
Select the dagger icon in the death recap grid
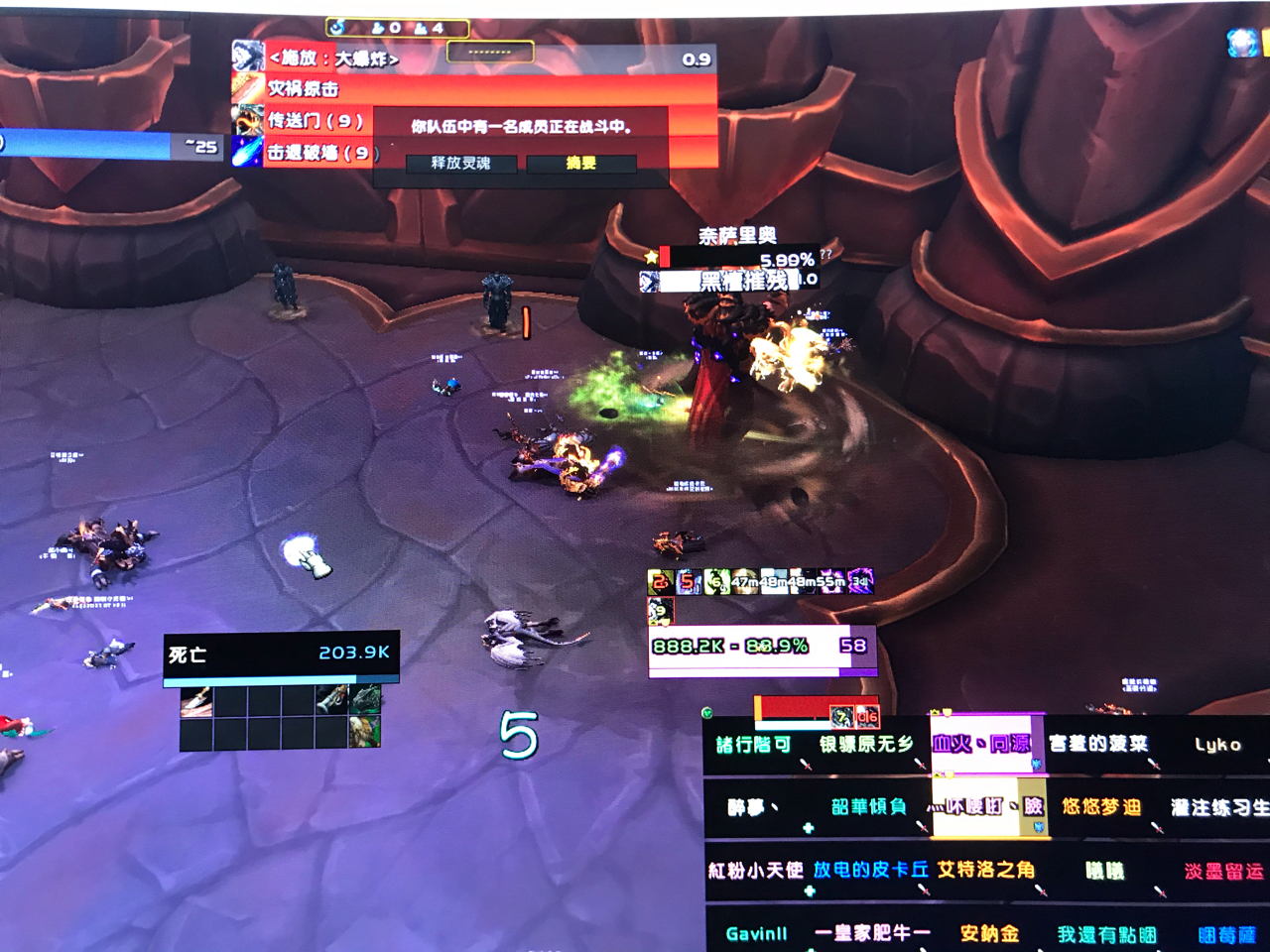point(196,701)
